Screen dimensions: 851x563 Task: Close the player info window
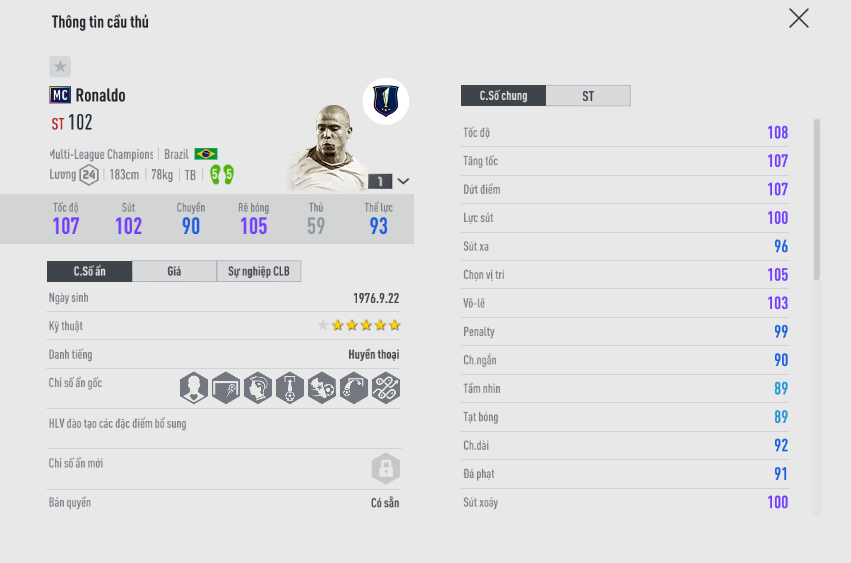pyautogui.click(x=798, y=18)
